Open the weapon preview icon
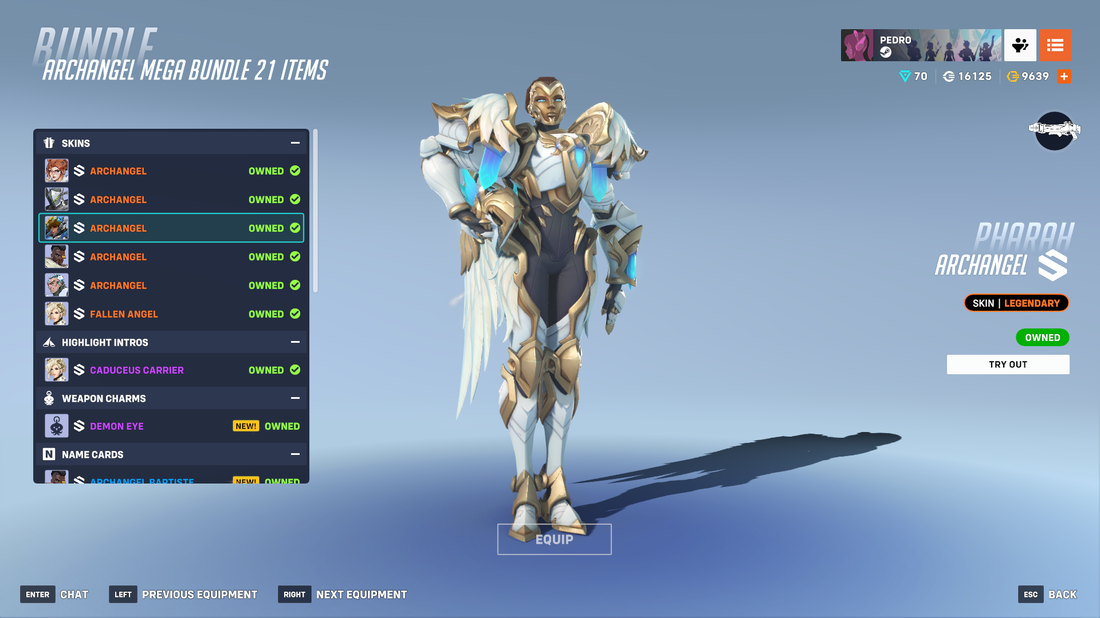Screen dimensions: 1100x618 coord(1054,130)
